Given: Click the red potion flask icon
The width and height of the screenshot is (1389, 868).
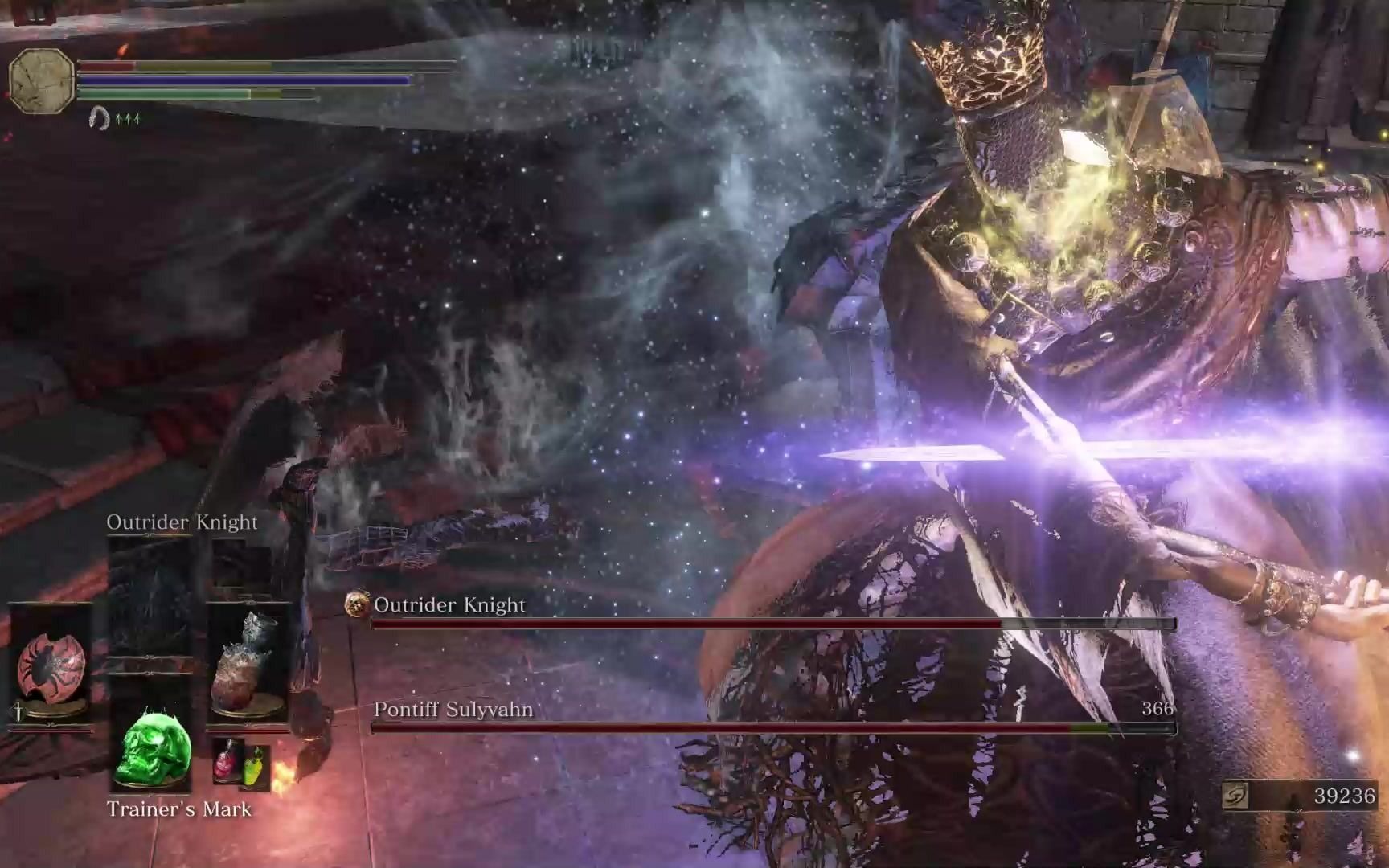Looking at the screenshot, I should tap(227, 760).
